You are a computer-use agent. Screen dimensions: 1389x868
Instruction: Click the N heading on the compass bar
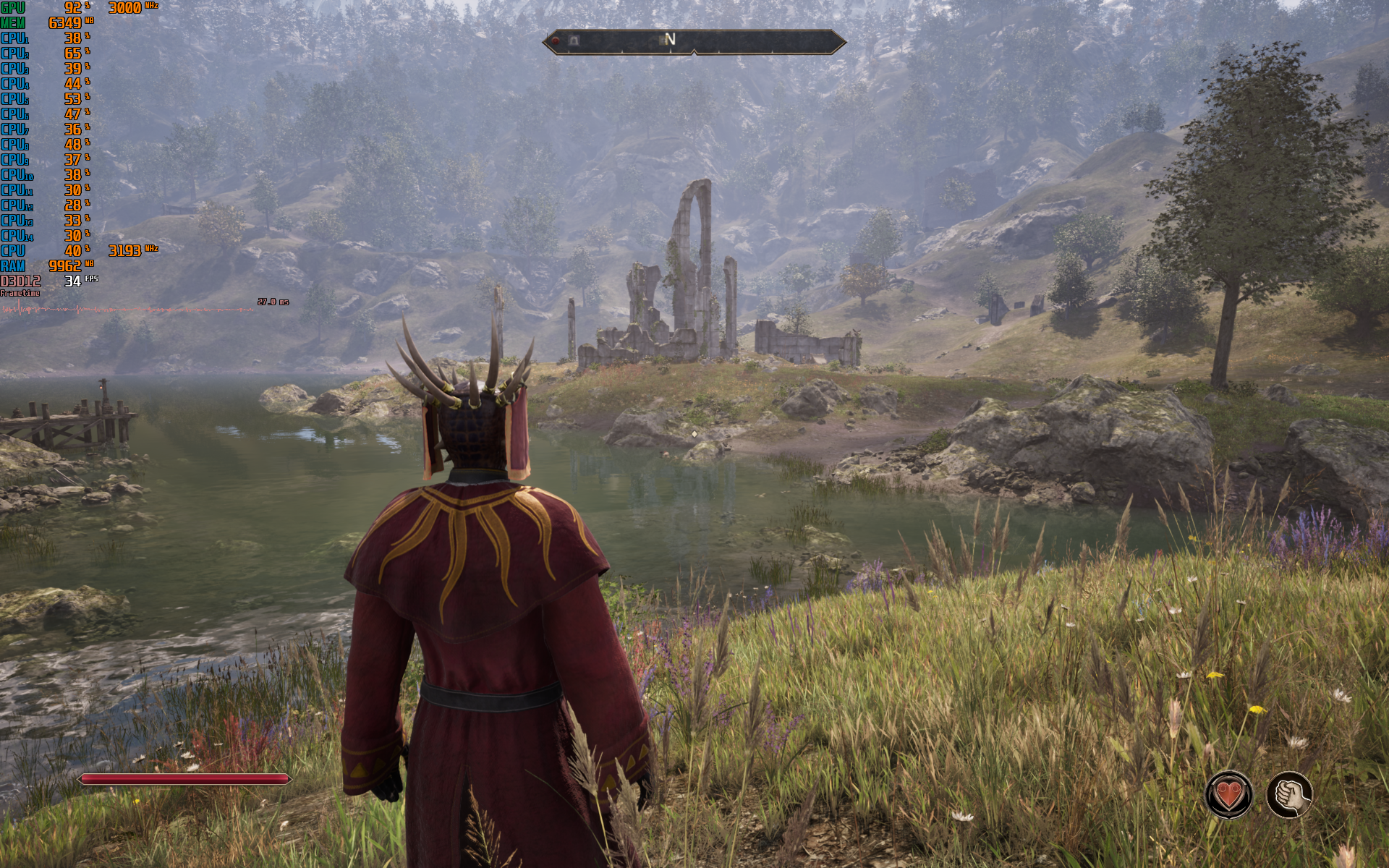point(670,39)
